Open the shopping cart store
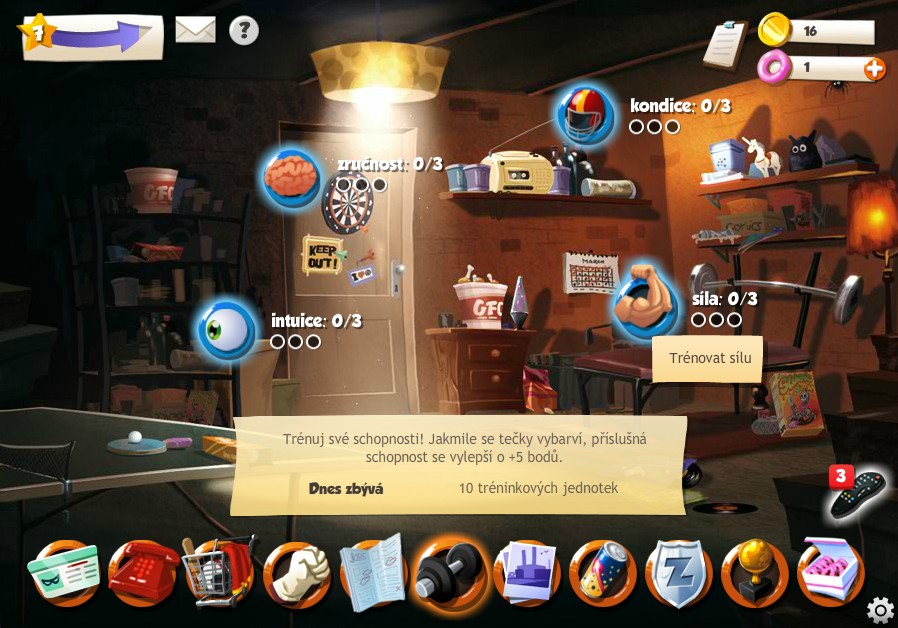The image size is (898, 628). 219,574
